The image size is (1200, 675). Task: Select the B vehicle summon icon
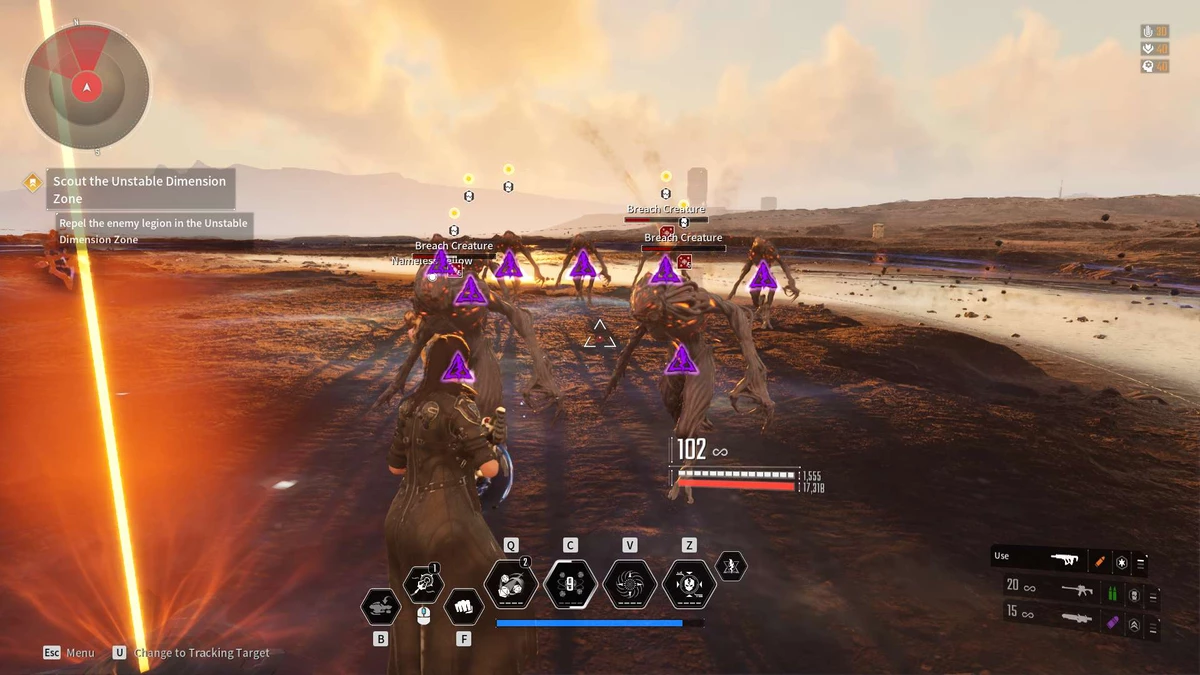click(x=380, y=606)
